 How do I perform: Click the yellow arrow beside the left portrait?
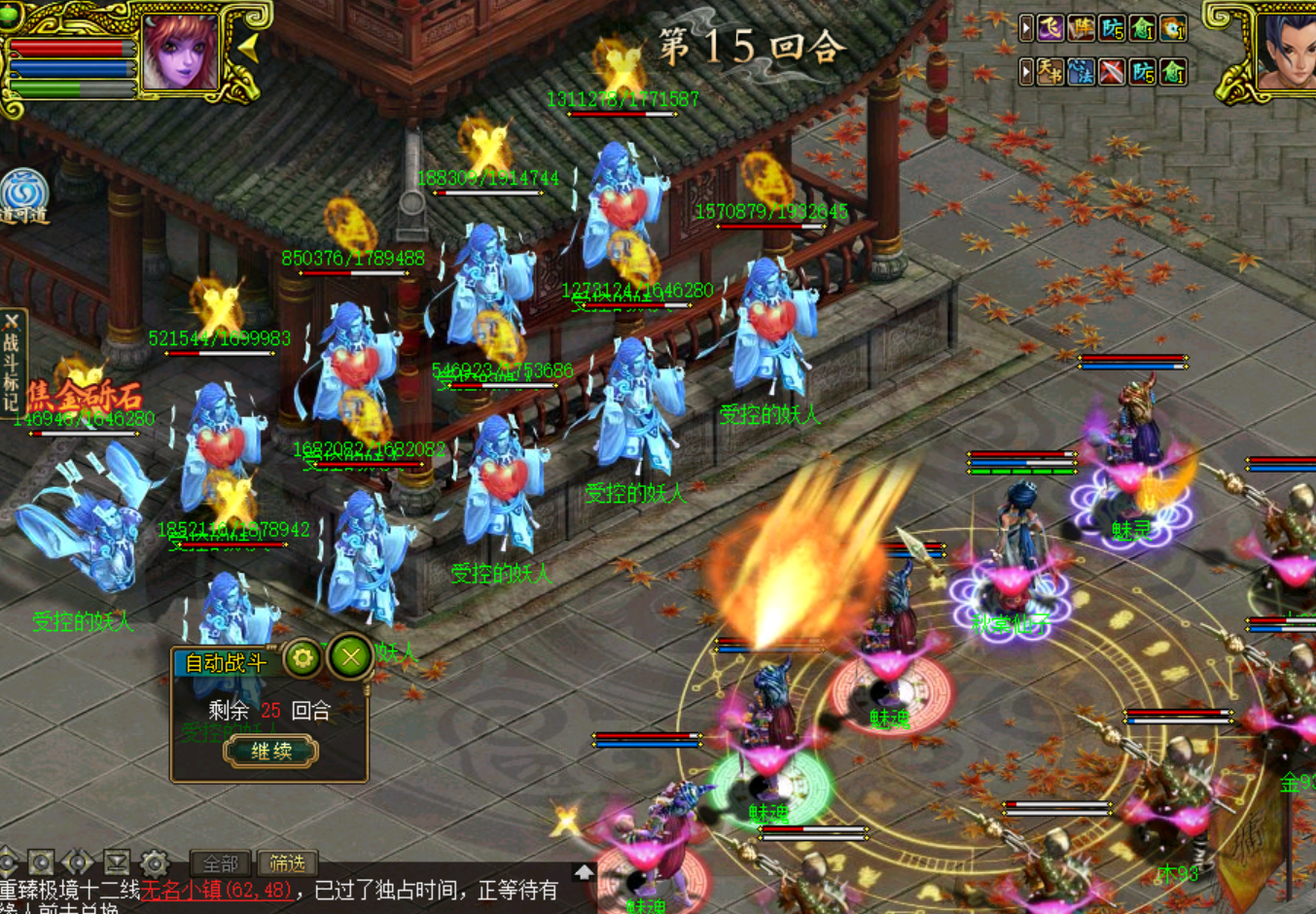[249, 47]
